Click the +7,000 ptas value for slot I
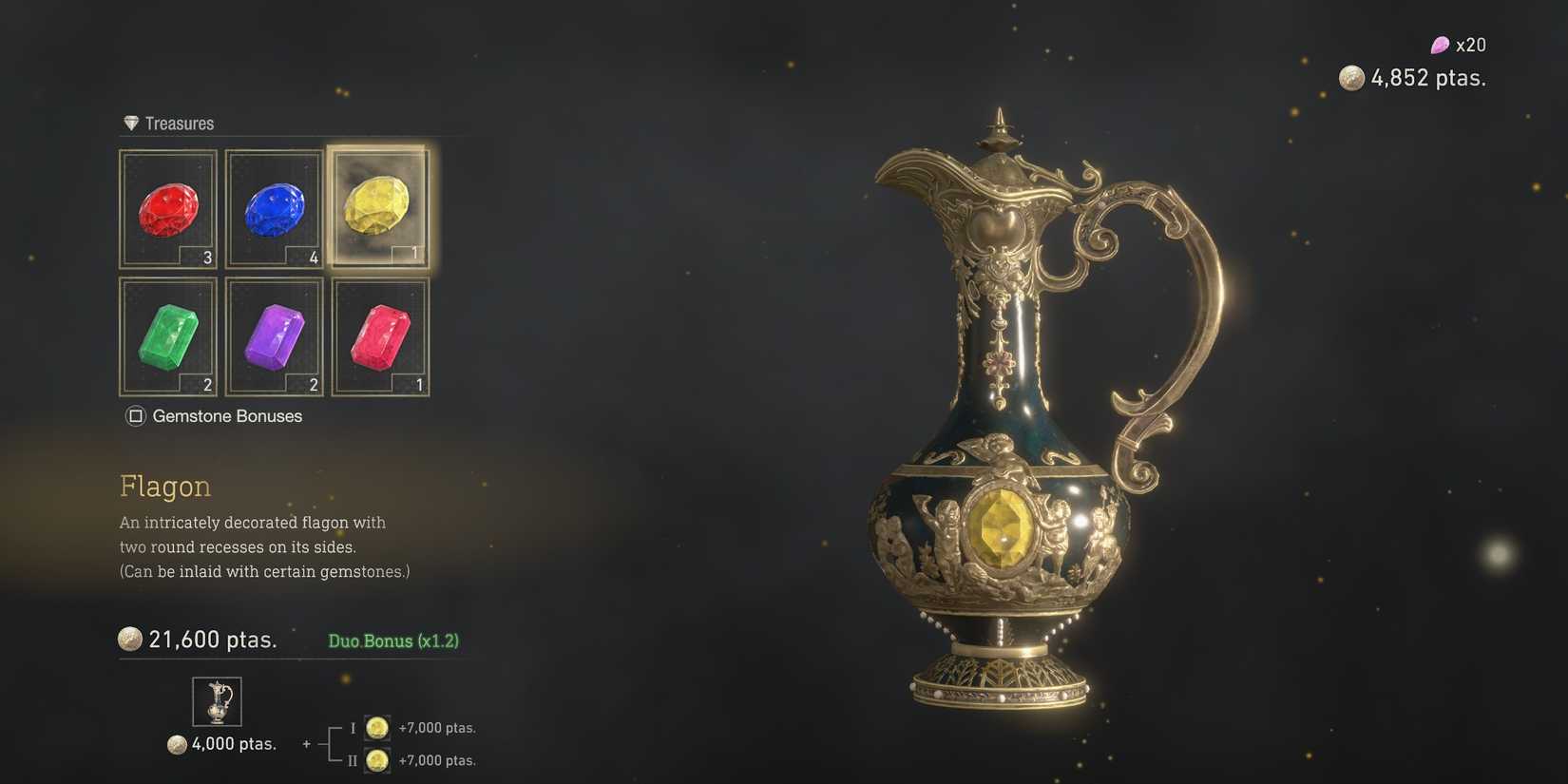Viewport: 1568px width, 784px height. [x=437, y=727]
